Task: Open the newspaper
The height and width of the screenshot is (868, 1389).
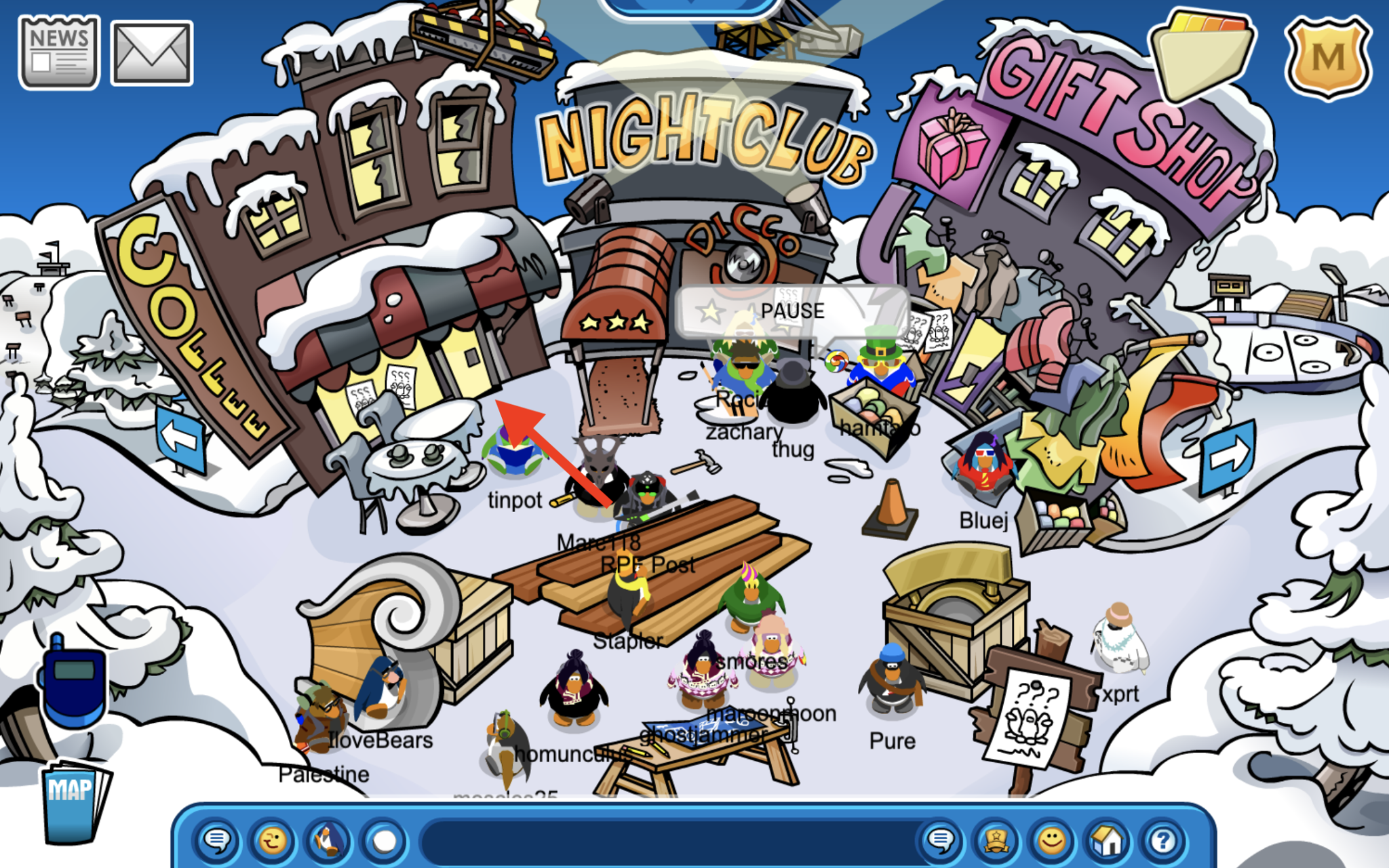Action: pyautogui.click(x=58, y=51)
